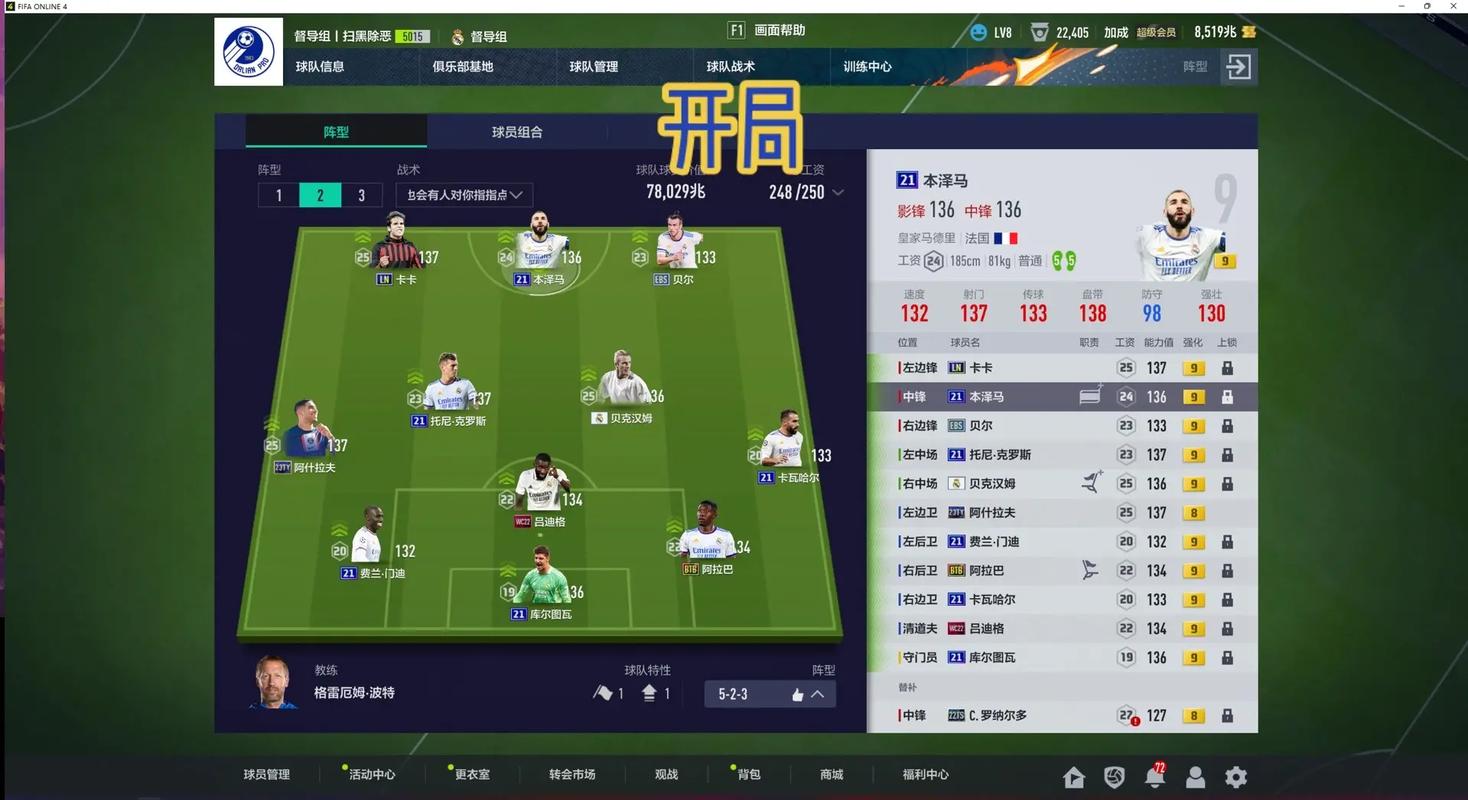Click the exit door icon at top right

1238,67
